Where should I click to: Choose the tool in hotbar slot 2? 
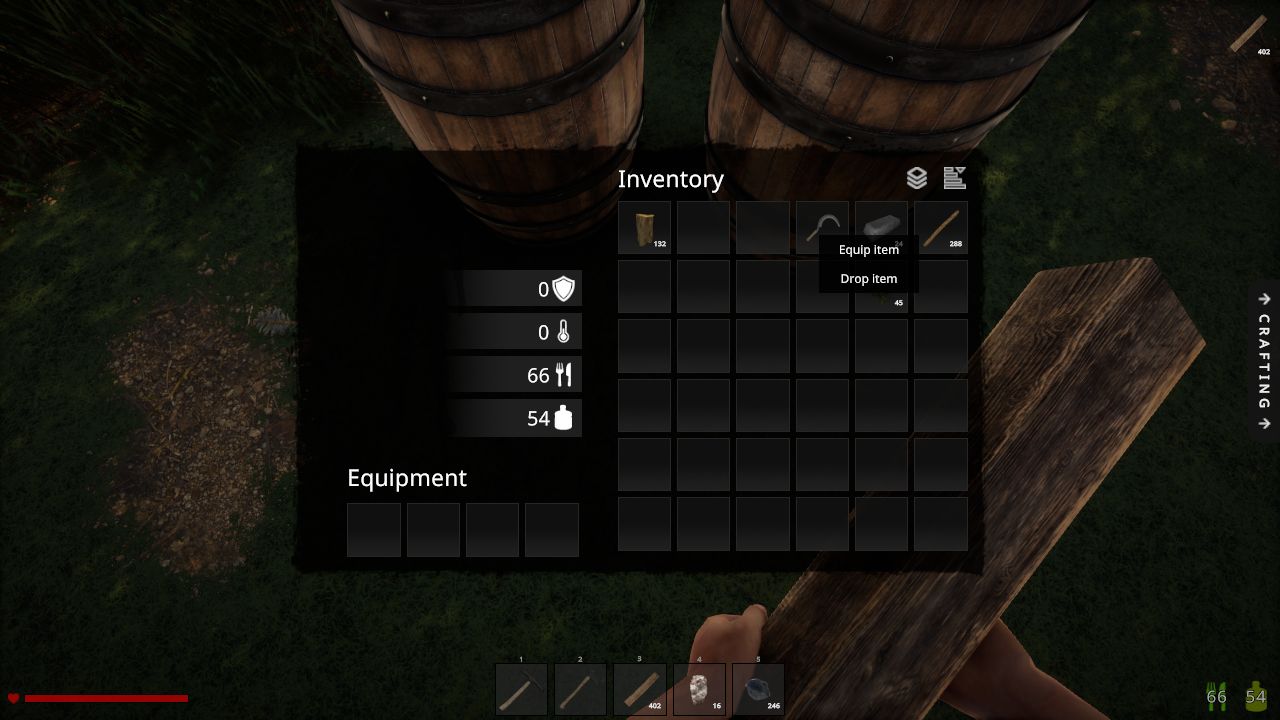(580, 690)
